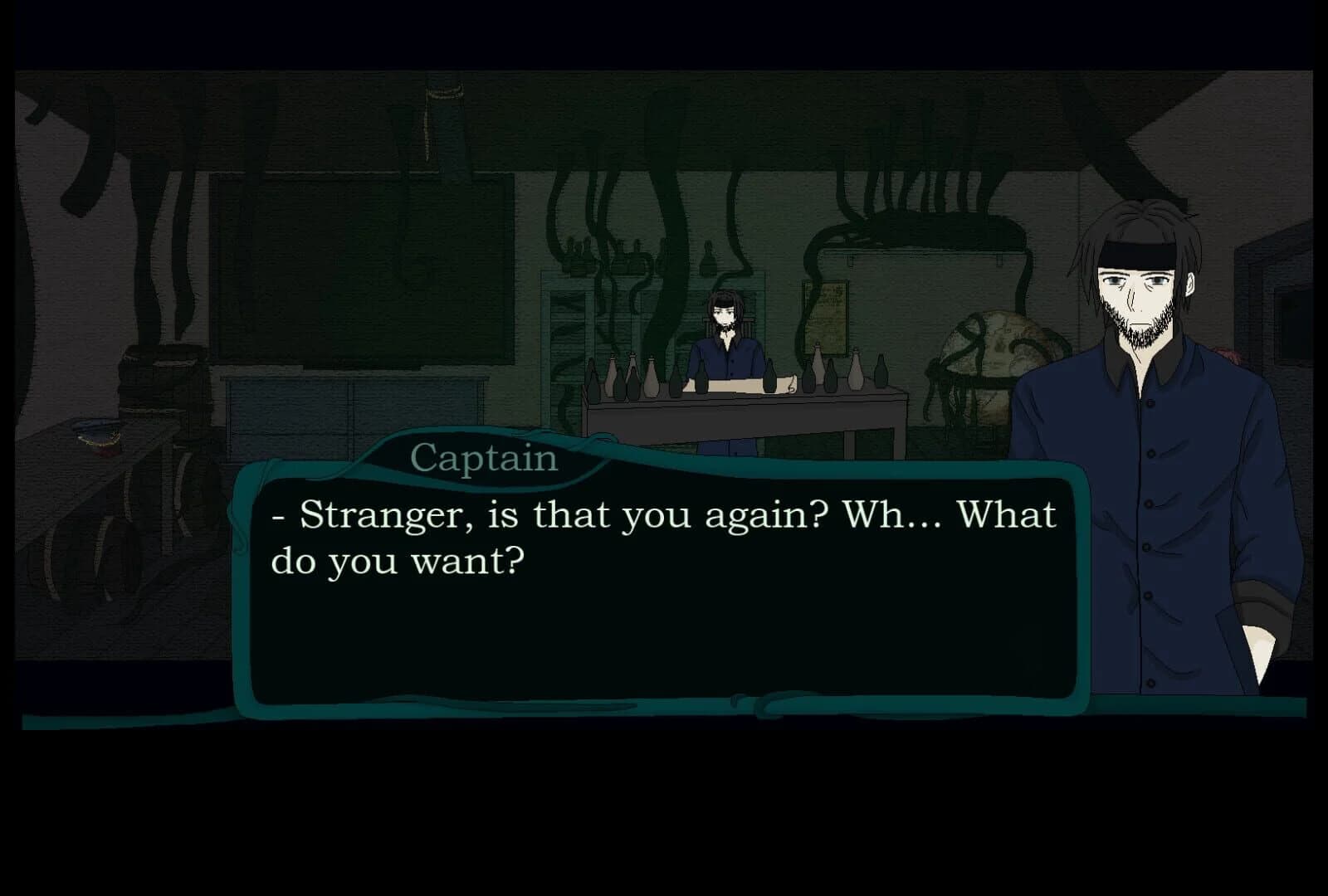Select the Captain name plate
Screen dimensions: 1328x896
tap(484, 457)
